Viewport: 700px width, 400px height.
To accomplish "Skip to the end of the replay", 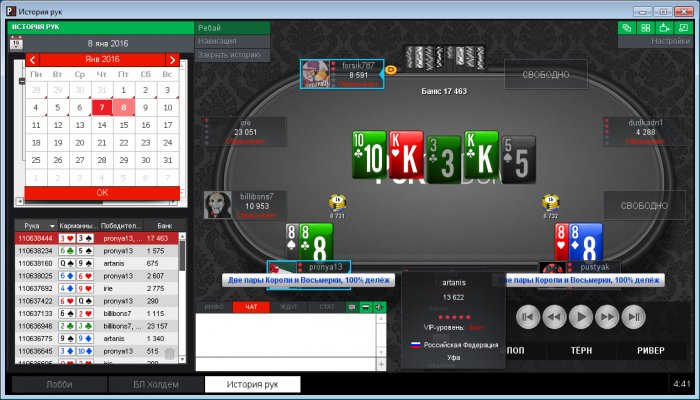I will 632,318.
